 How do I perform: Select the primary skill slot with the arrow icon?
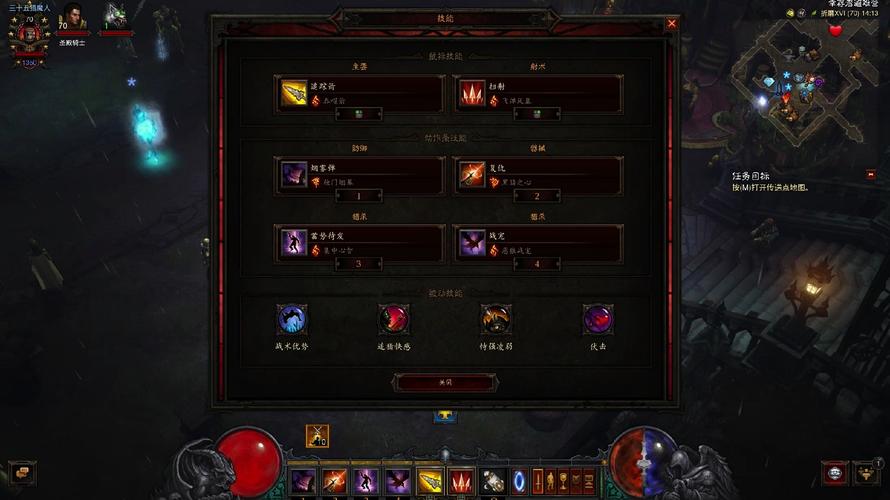point(360,94)
